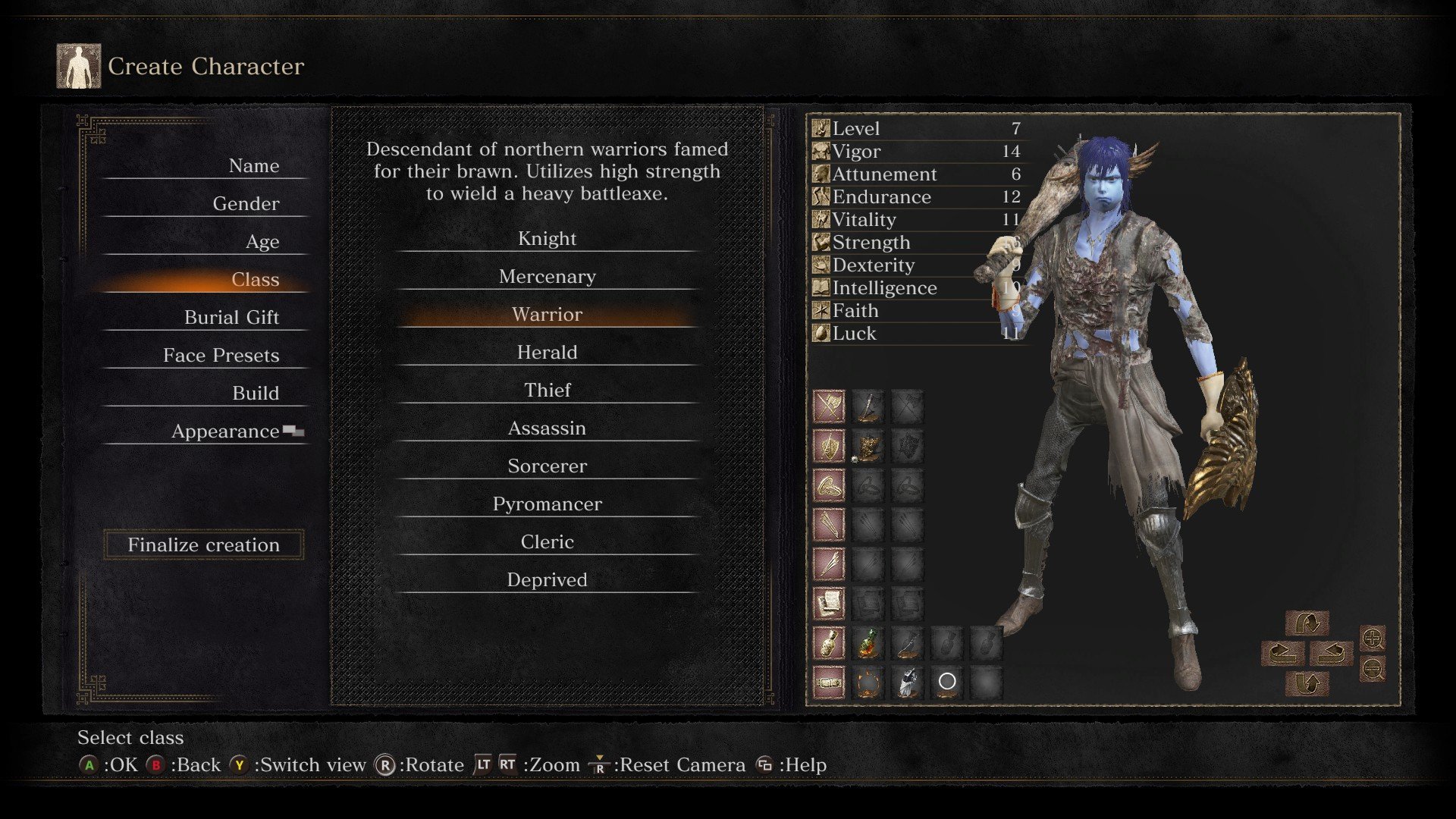Pick the Sorcerer class
This screenshot has width=1456, height=819.
(x=547, y=466)
